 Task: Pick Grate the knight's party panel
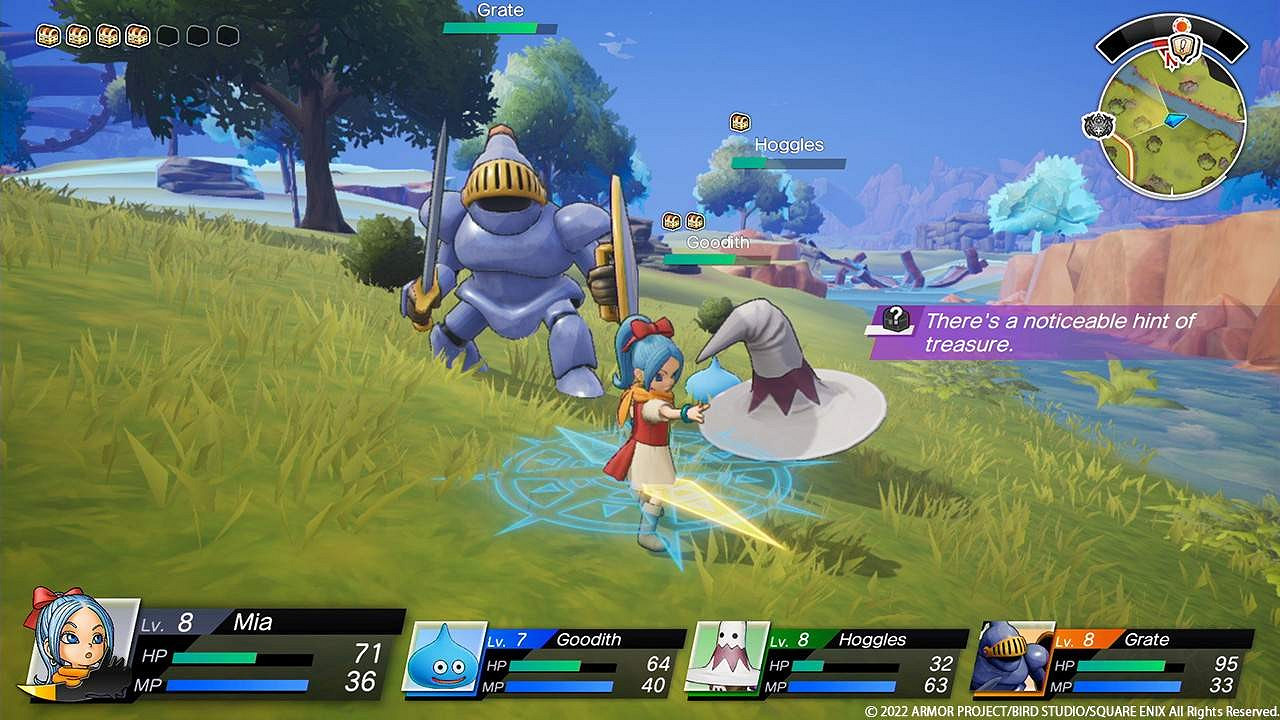[x=1110, y=662]
